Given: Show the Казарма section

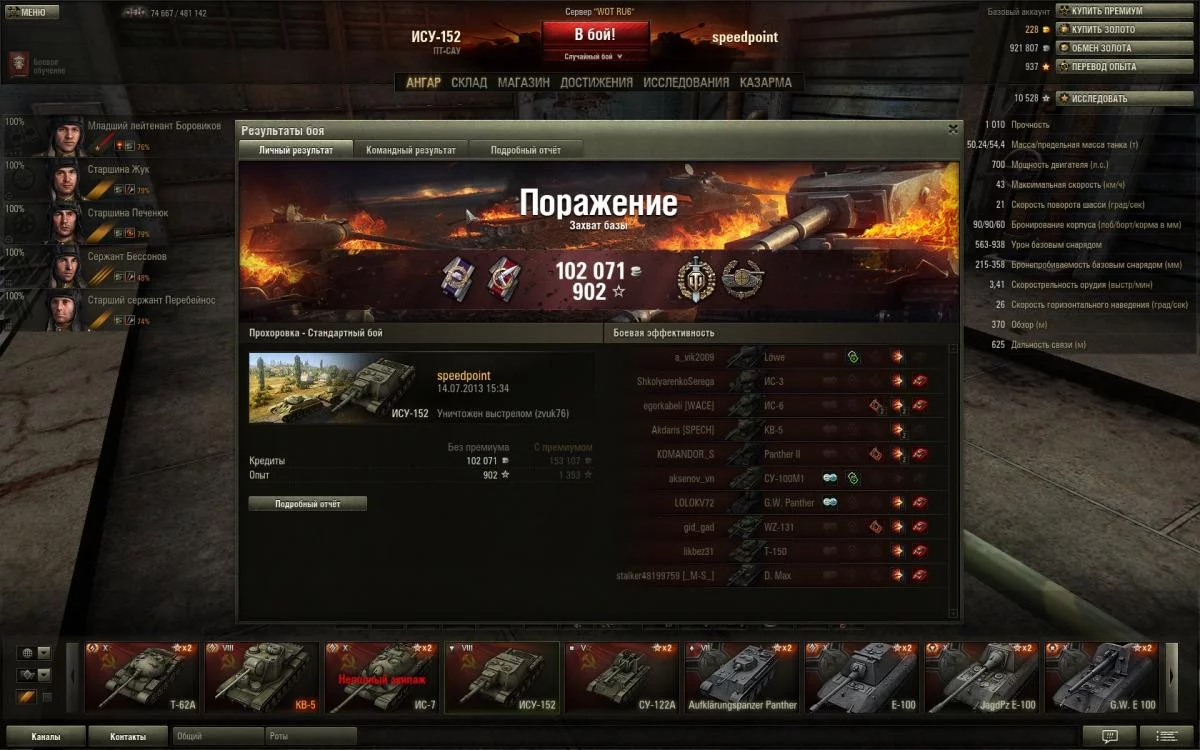Looking at the screenshot, I should pyautogui.click(x=765, y=83).
